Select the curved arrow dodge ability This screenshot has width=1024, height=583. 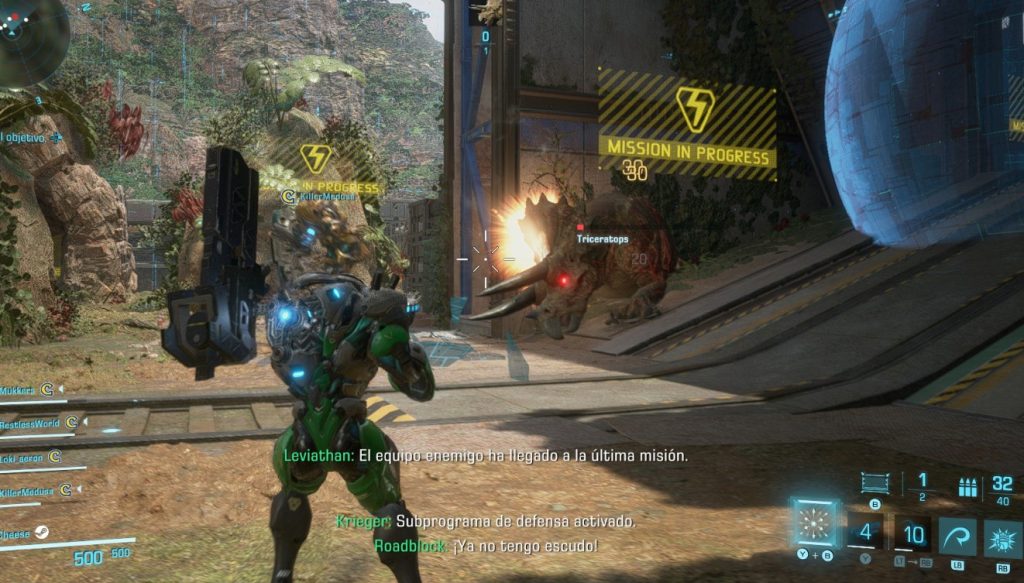tap(957, 537)
